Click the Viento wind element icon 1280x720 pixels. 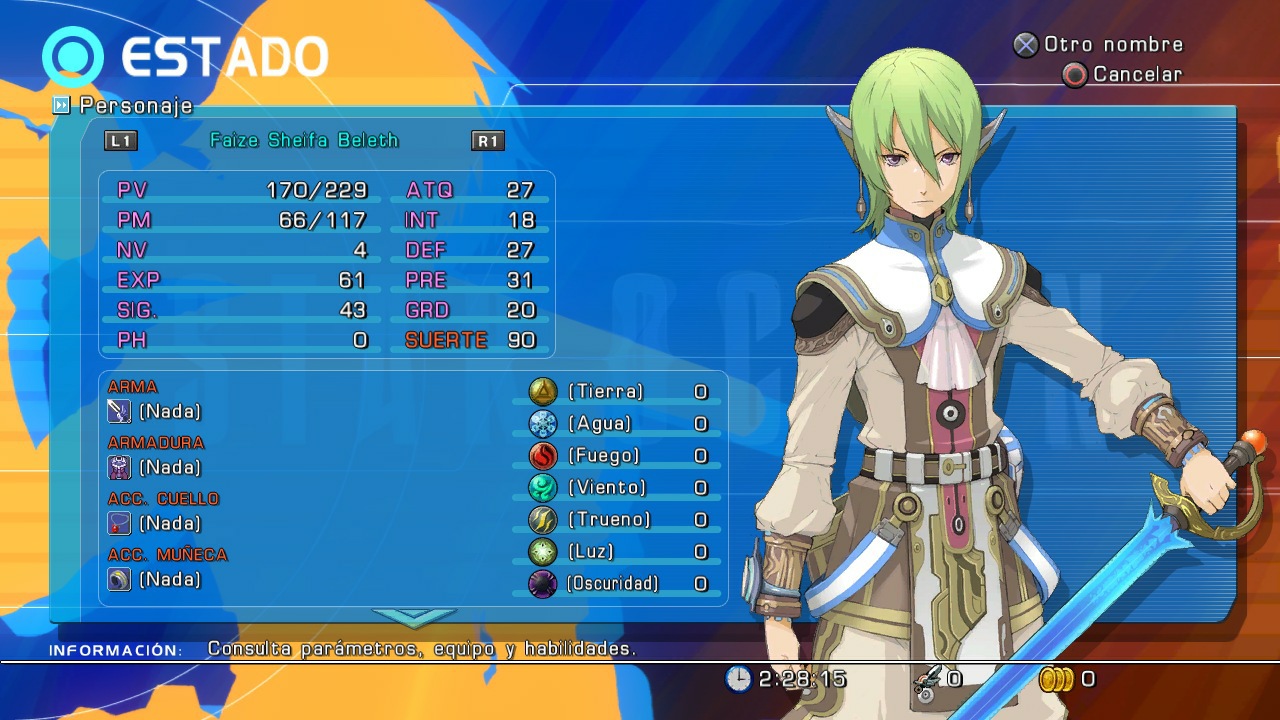coord(540,487)
